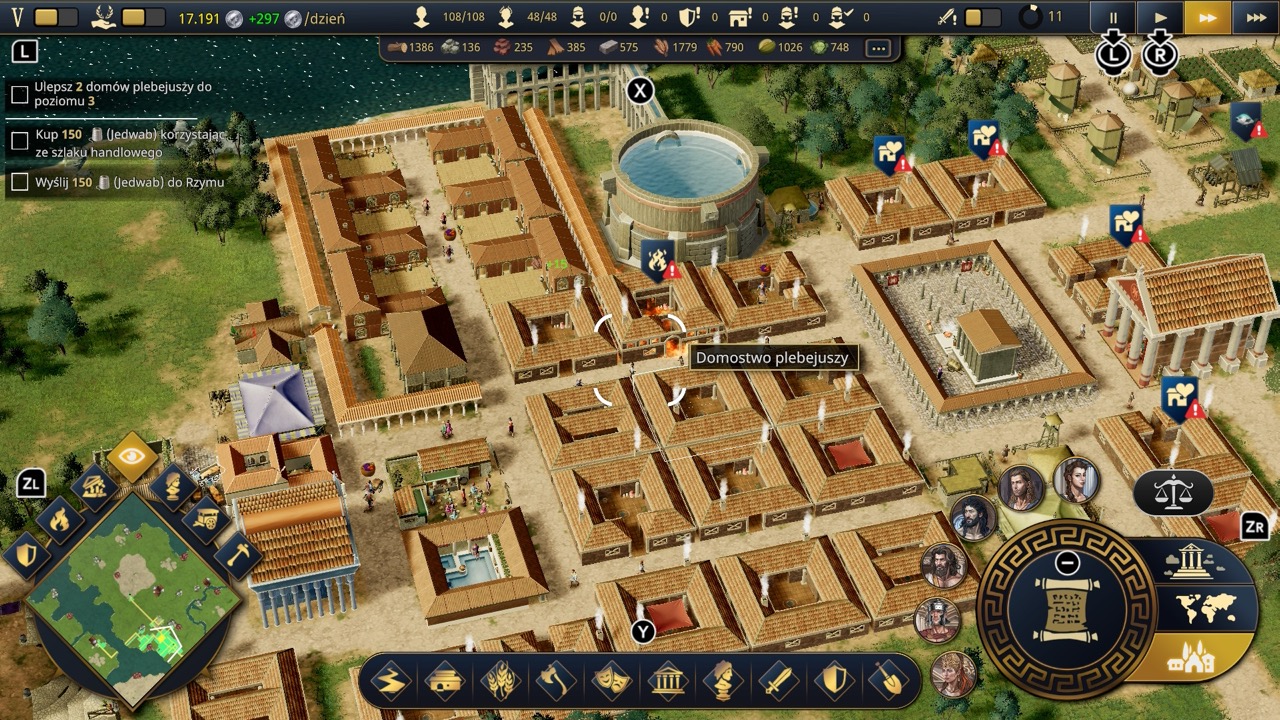Open the sword military build category
The height and width of the screenshot is (720, 1280).
777,682
